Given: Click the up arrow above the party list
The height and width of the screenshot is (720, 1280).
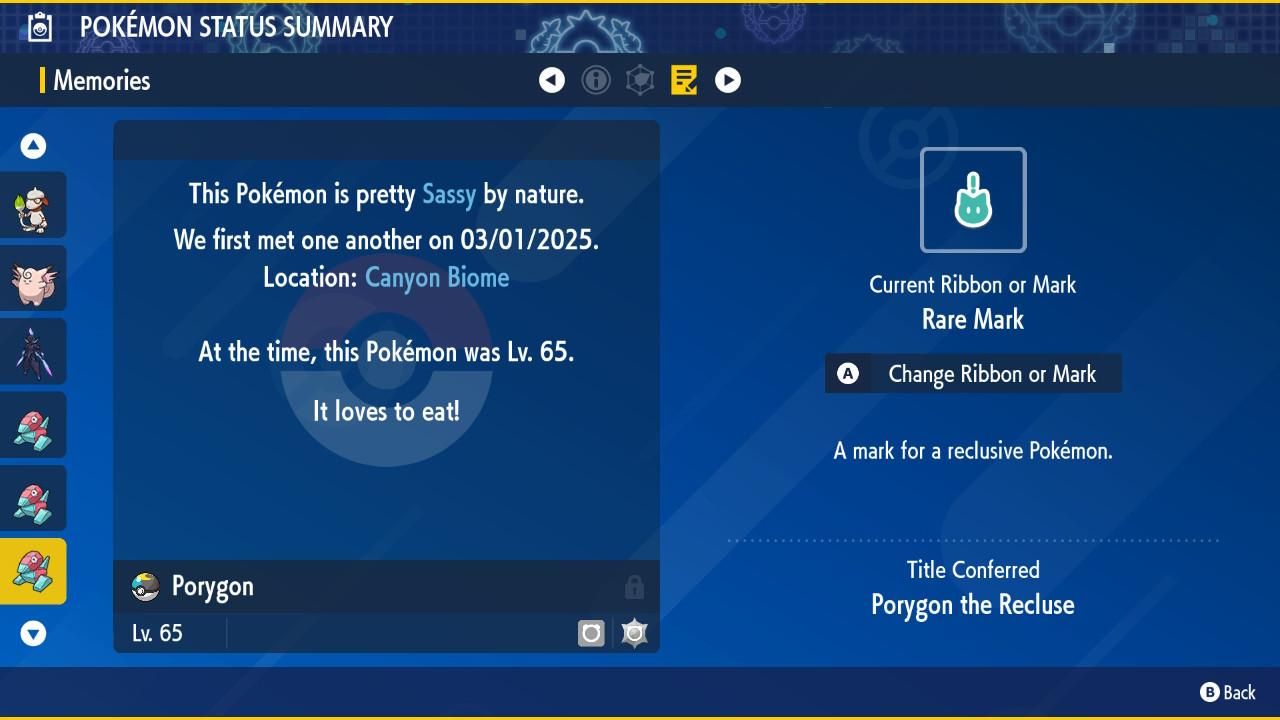Looking at the screenshot, I should tap(33, 145).
